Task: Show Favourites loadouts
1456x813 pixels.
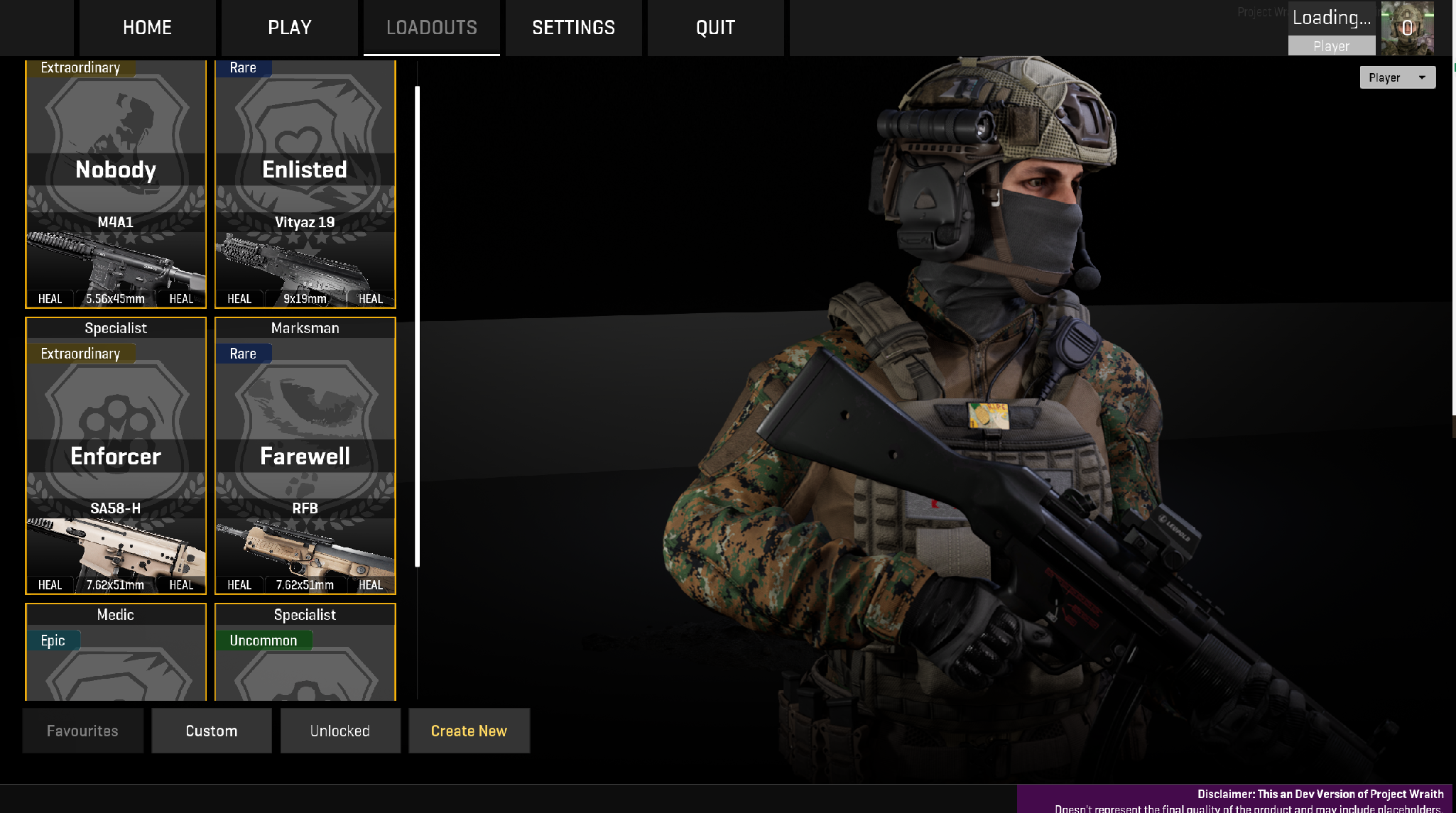Action: click(x=82, y=731)
